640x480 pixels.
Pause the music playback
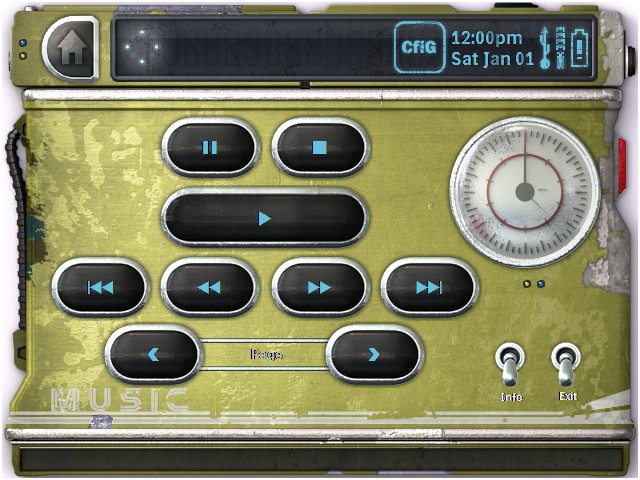210,148
